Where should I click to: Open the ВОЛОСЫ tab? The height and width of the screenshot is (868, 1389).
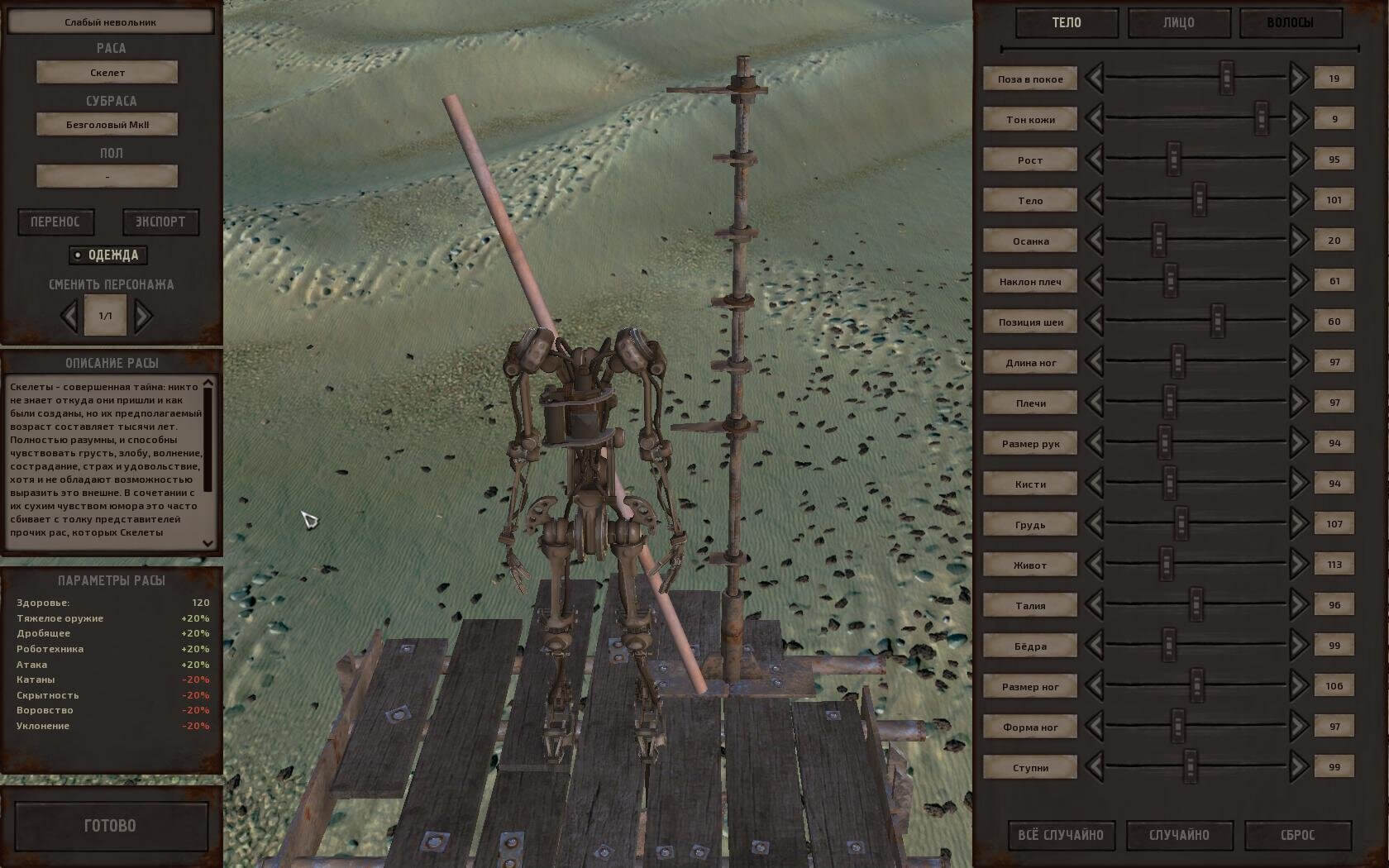click(x=1290, y=23)
